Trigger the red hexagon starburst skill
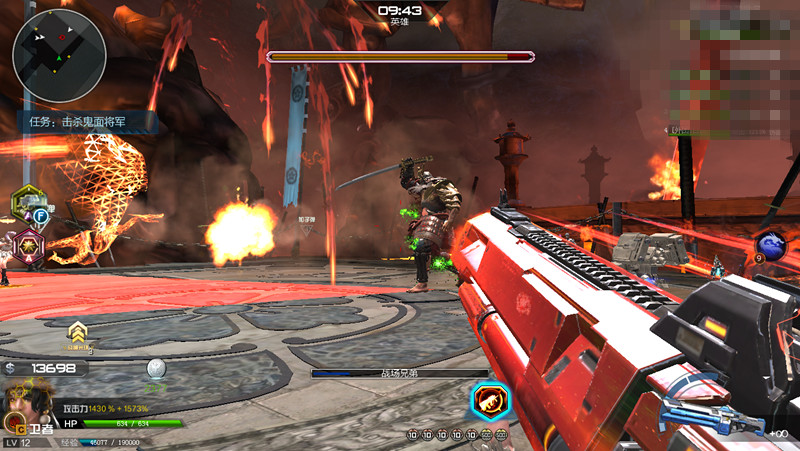This screenshot has height=451, width=800. point(29,243)
